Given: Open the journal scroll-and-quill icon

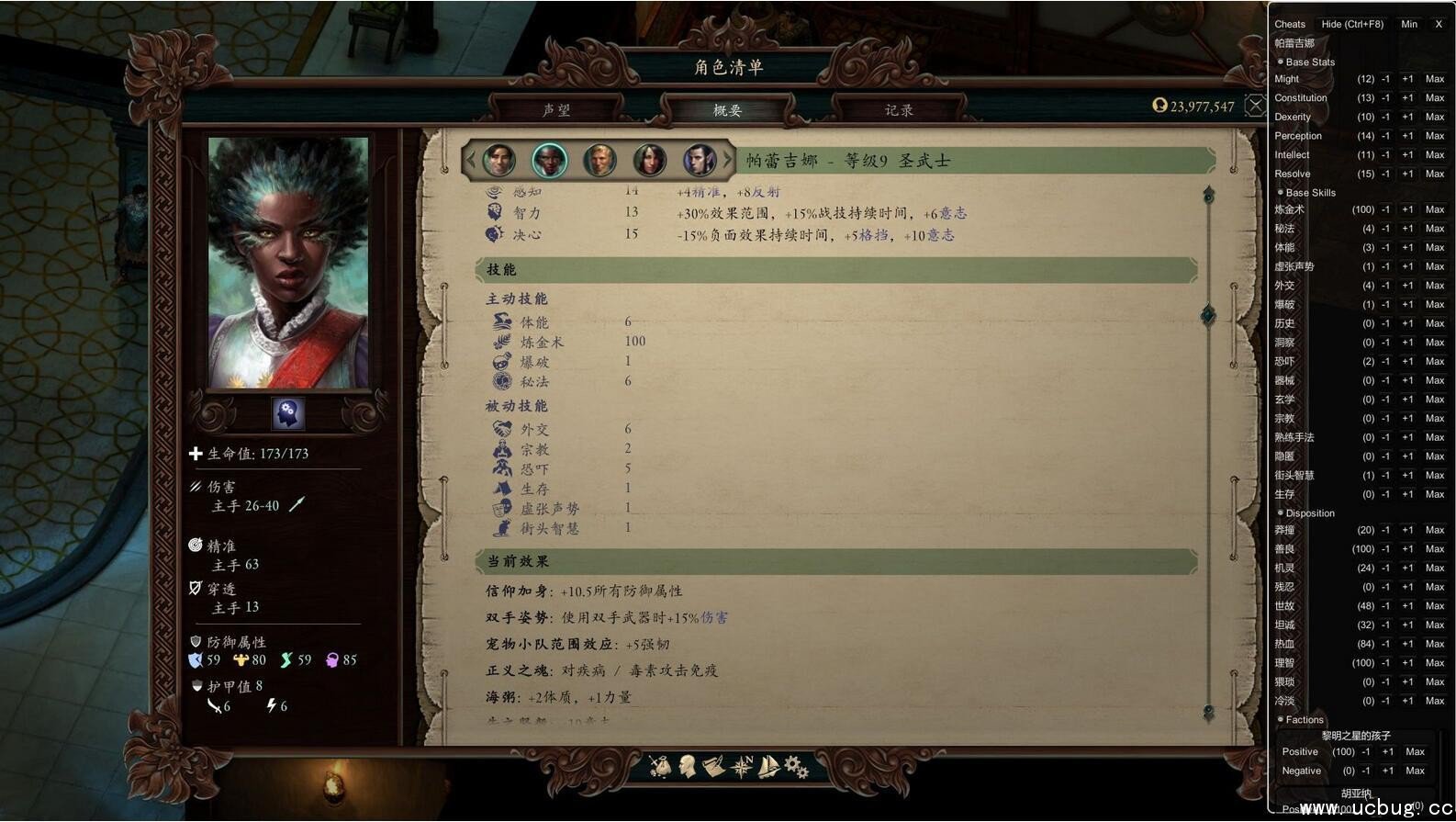Looking at the screenshot, I should [713, 765].
